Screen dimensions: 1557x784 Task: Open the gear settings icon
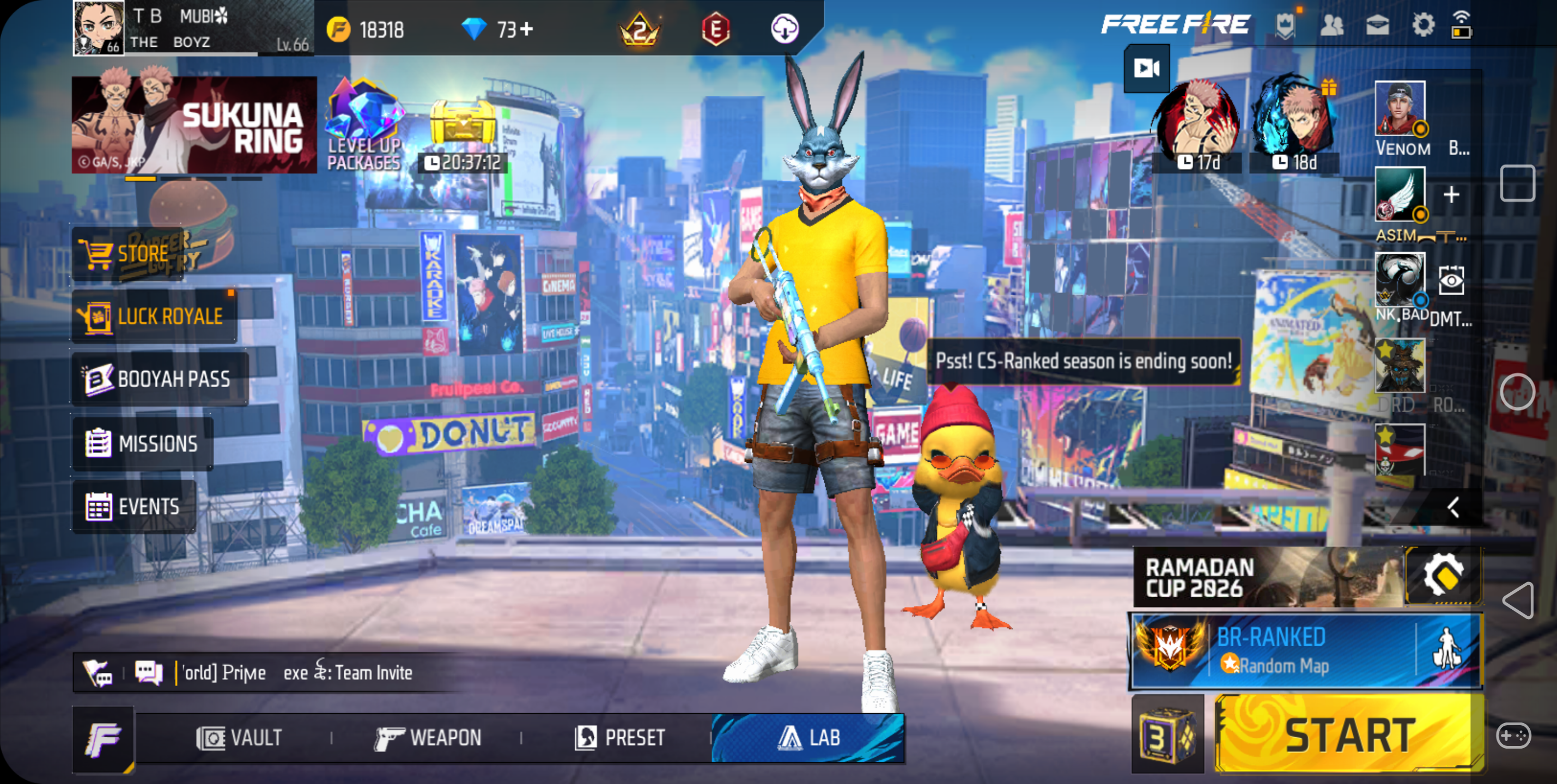[1423, 26]
